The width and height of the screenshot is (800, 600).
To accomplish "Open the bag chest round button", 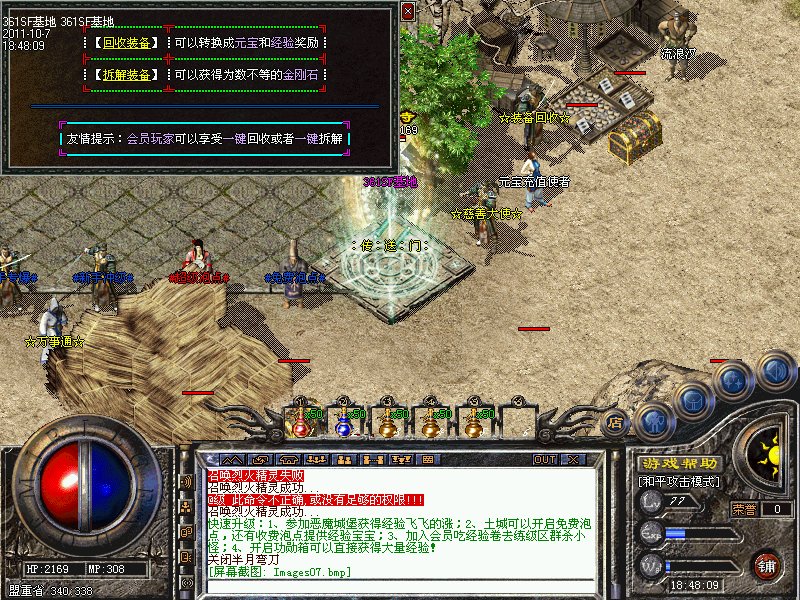I will tap(694, 400).
